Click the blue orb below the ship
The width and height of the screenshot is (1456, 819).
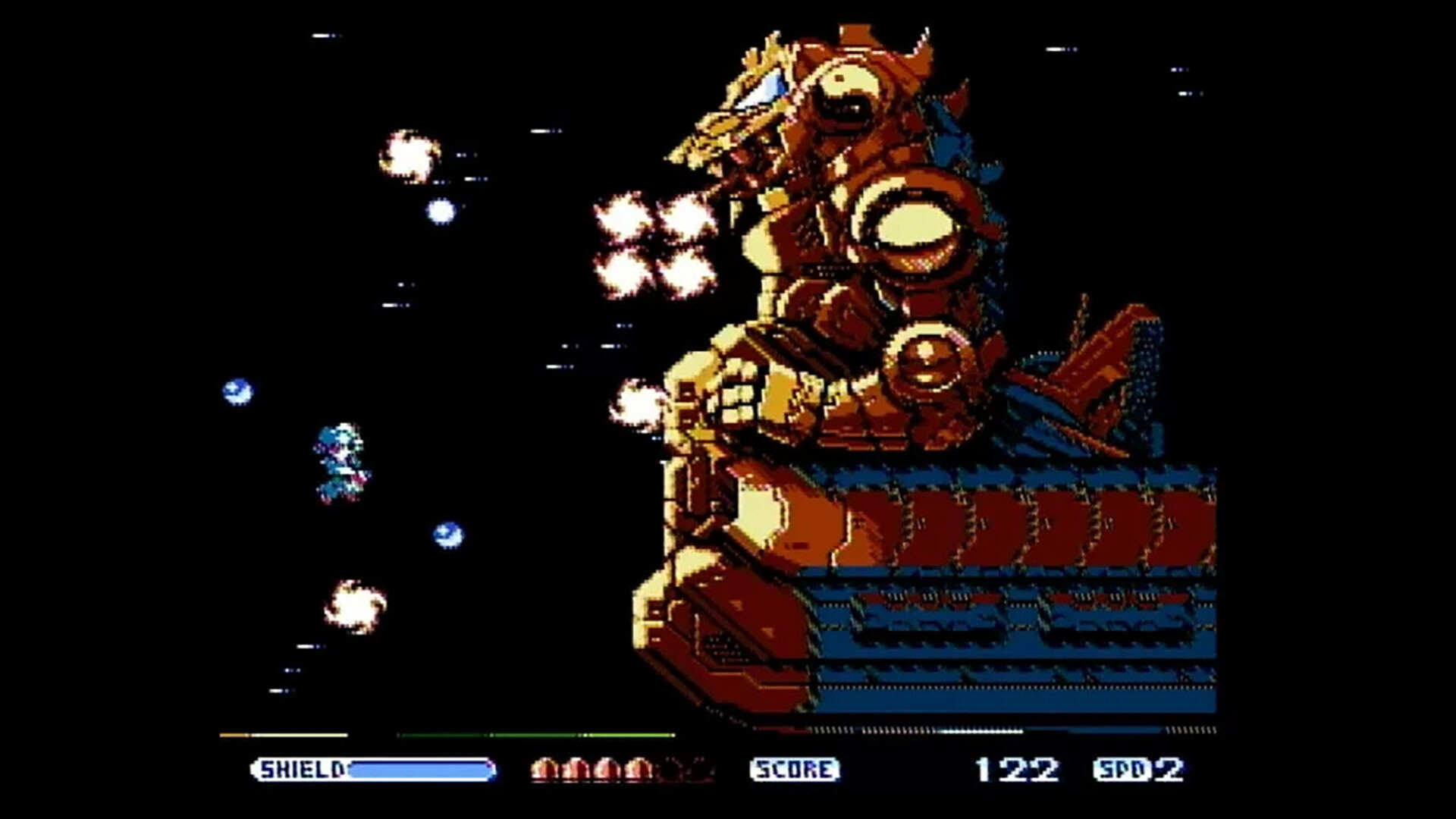point(447,536)
